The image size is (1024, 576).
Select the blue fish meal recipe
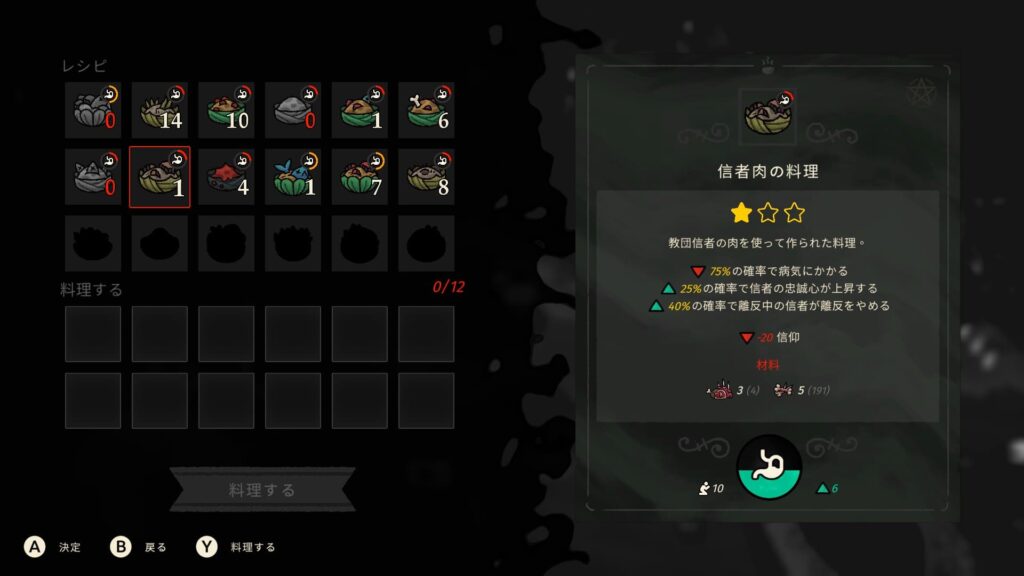pyautogui.click(x=293, y=176)
